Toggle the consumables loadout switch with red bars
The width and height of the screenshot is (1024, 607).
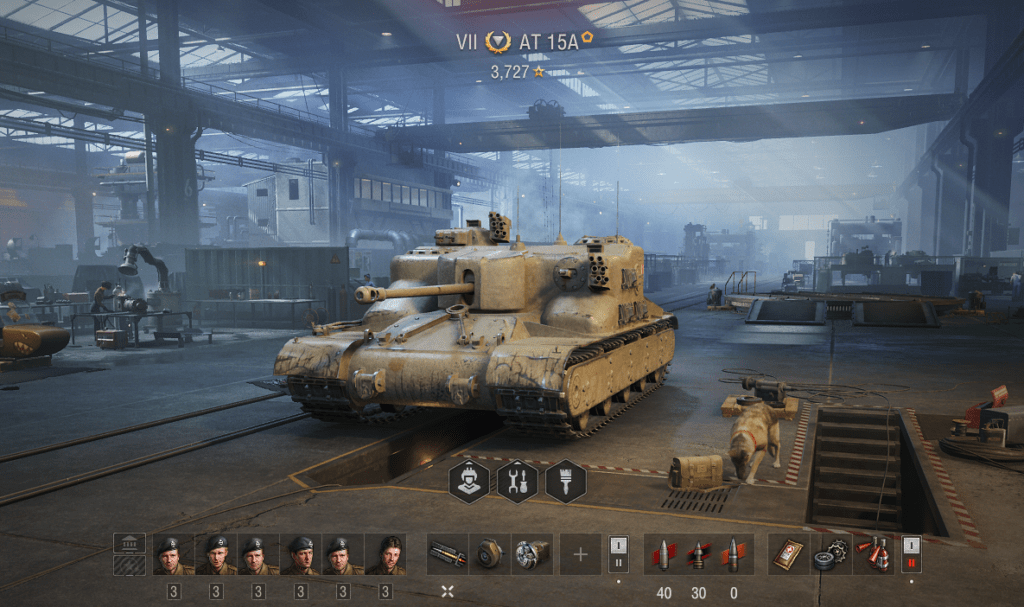pyautogui.click(x=911, y=554)
